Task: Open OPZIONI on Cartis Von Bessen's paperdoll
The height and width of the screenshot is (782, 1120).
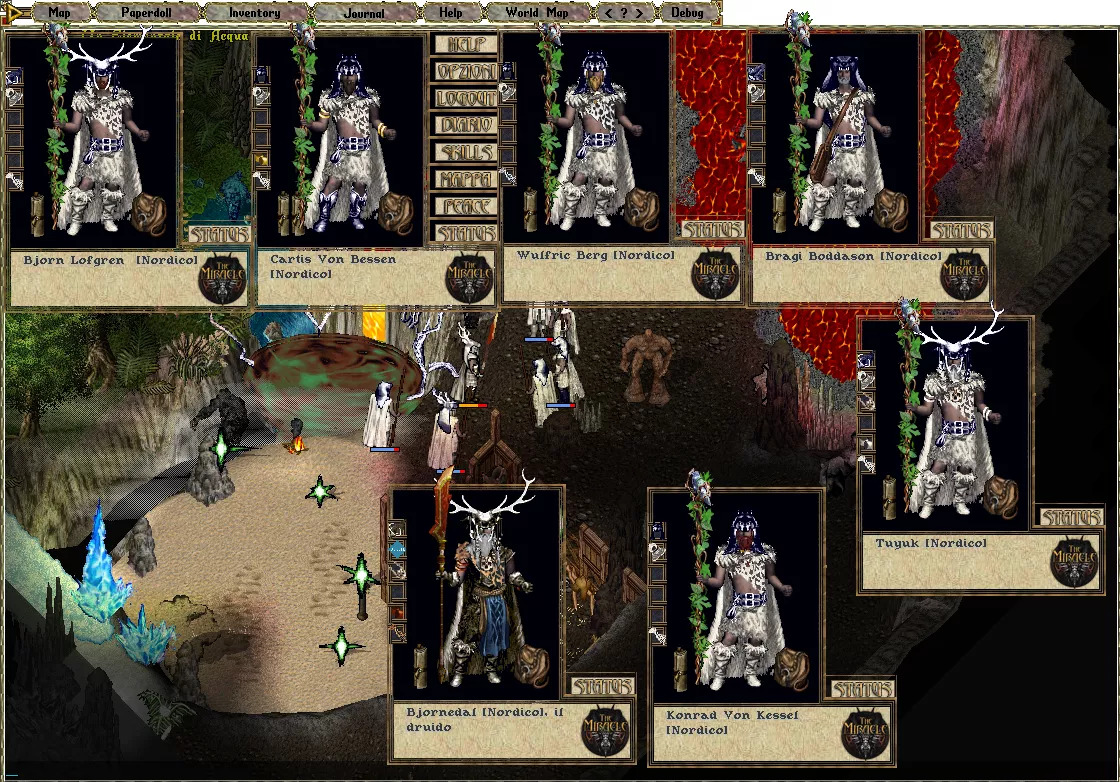Action: pyautogui.click(x=465, y=72)
